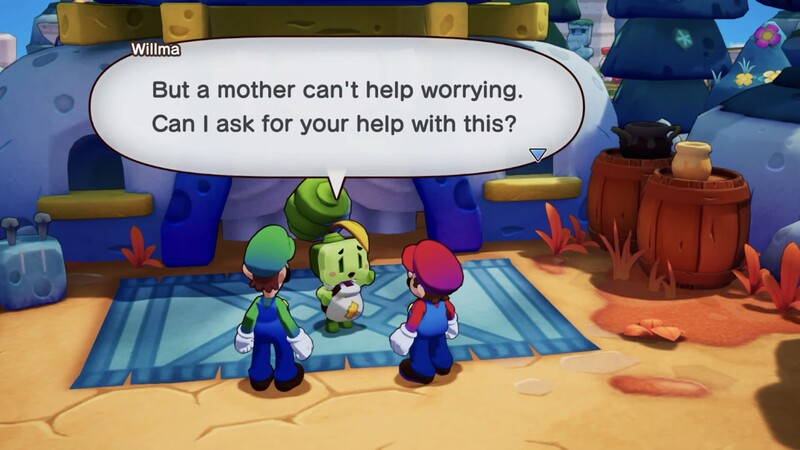
Task: Advance dialogue with the blue arrow indicator
Action: (x=538, y=155)
